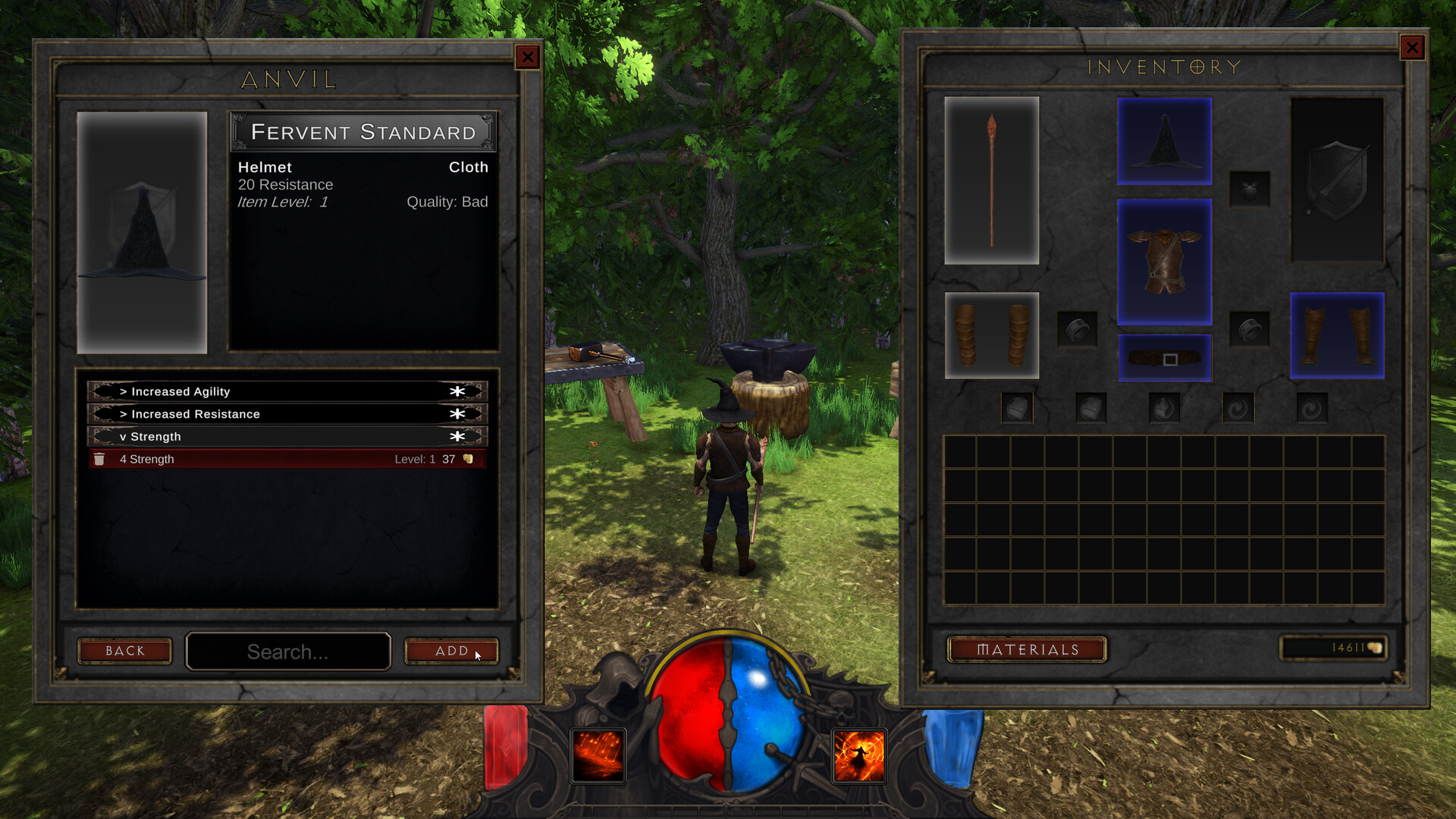Toggle the star beside Increased Agility

click(457, 391)
